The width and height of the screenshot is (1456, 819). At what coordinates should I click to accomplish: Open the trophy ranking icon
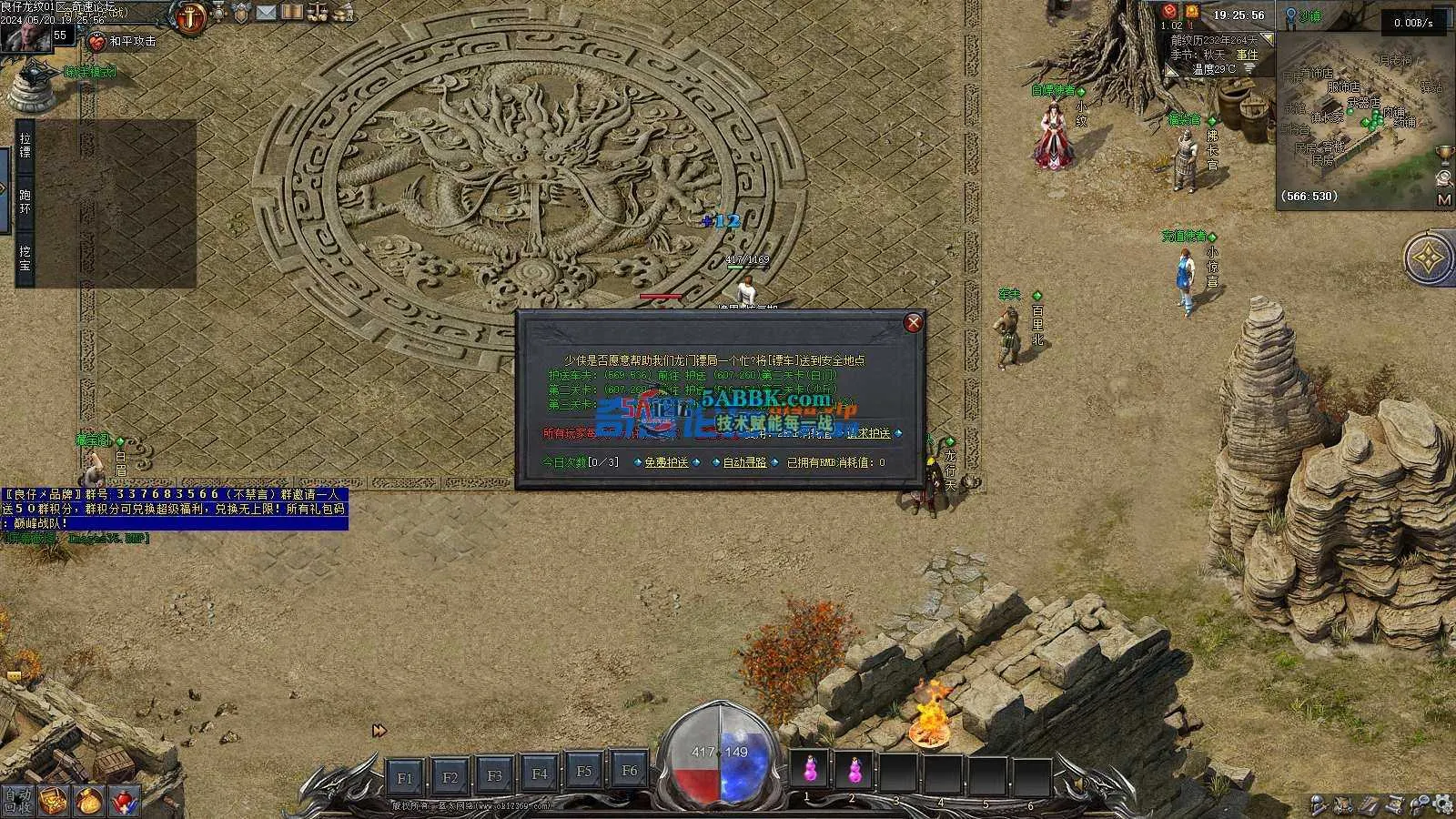tap(1443, 153)
